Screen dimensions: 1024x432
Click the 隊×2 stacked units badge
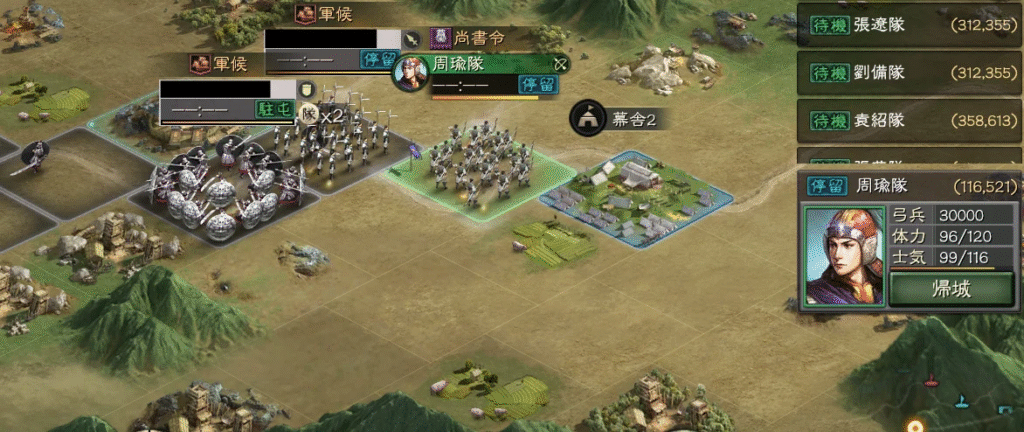[x=322, y=113]
